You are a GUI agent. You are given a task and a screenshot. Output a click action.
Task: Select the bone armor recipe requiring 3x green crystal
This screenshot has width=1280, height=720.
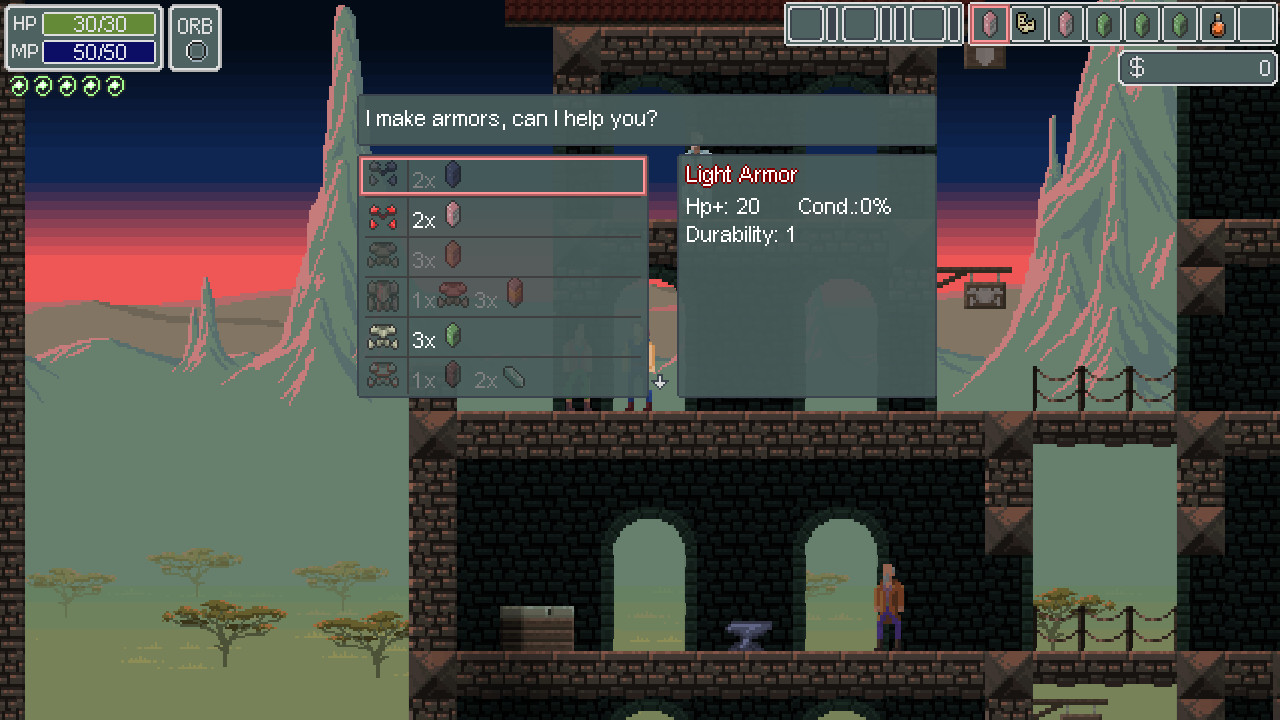[385, 338]
